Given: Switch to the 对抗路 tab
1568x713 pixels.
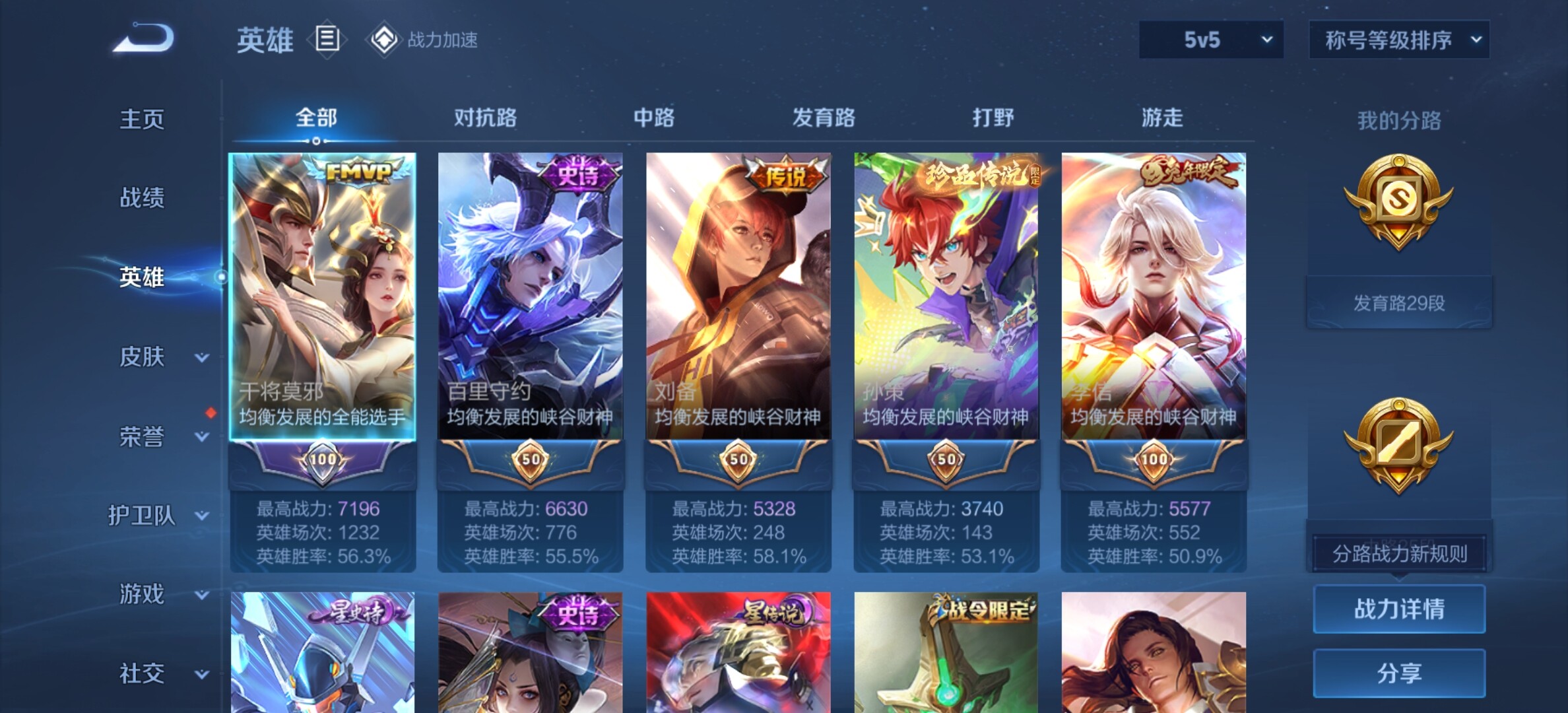Looking at the screenshot, I should pyautogui.click(x=485, y=118).
